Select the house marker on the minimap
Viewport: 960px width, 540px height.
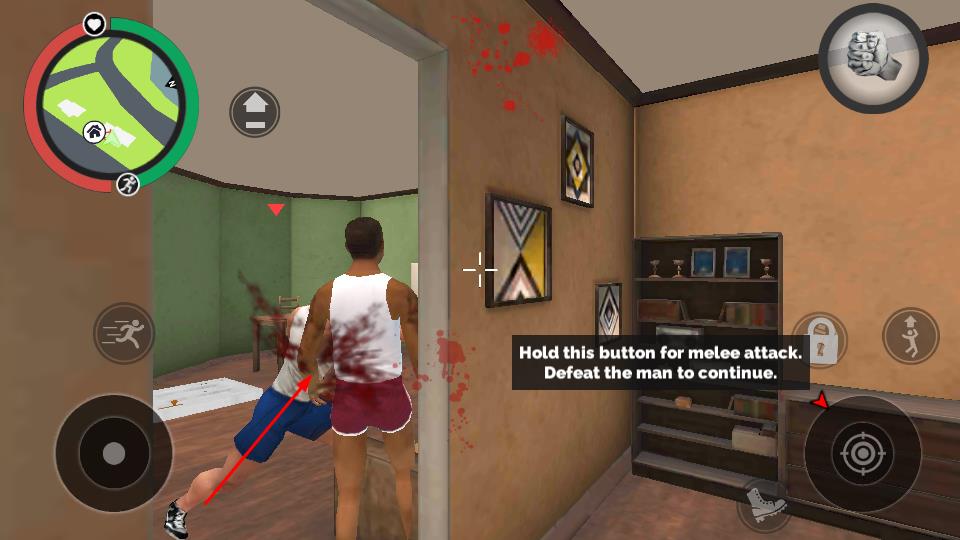94,130
